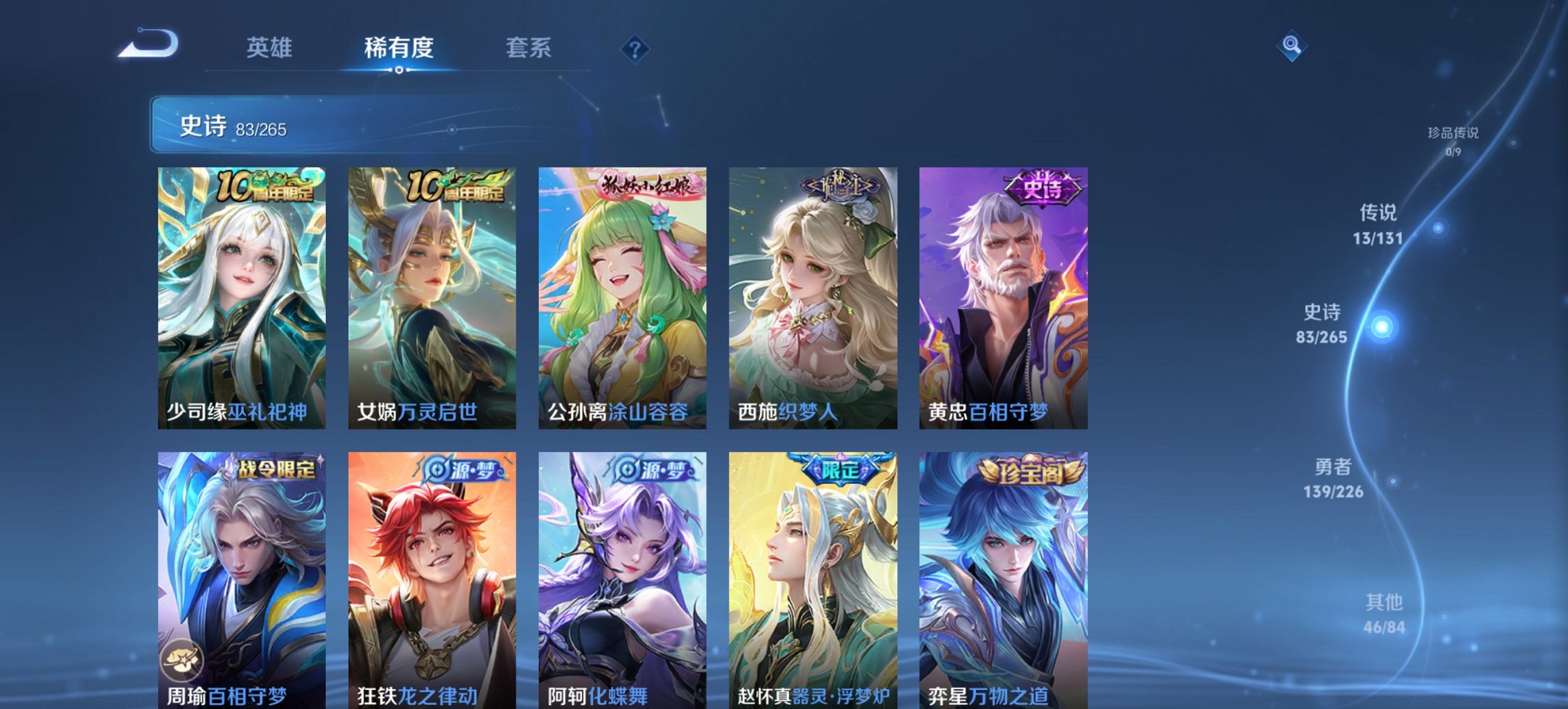Open the help question mark icon
Viewport: 1568px width, 709px height.
[634, 48]
